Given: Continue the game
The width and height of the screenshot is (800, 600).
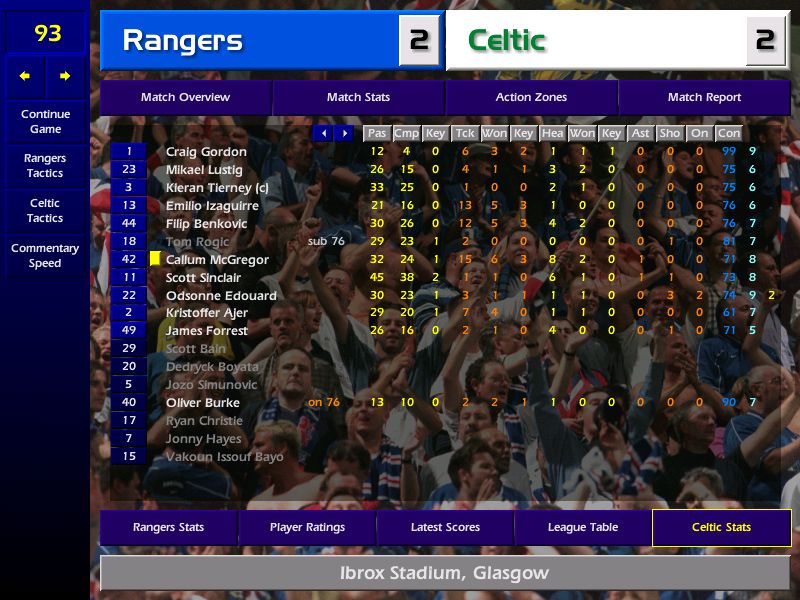Looking at the screenshot, I should click(x=45, y=121).
